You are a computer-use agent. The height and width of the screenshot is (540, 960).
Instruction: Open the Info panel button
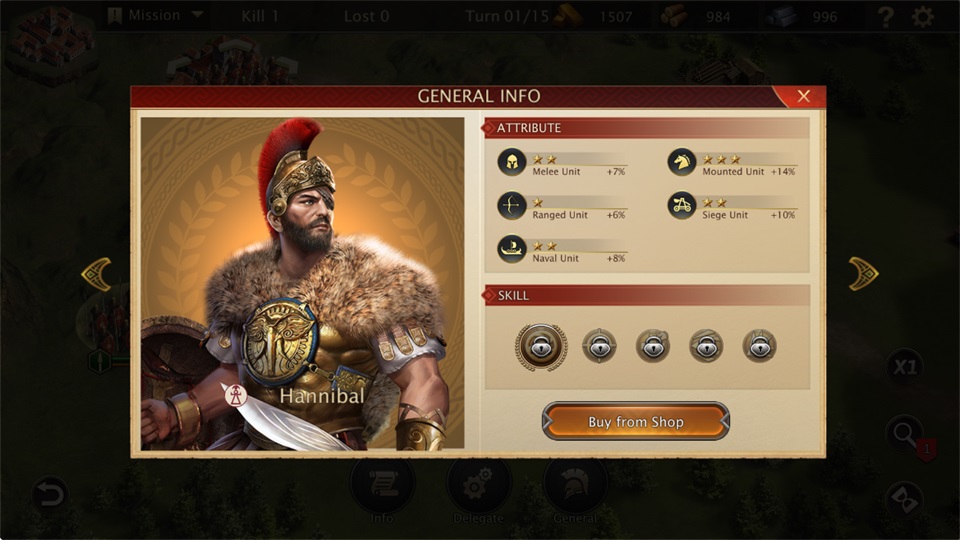pyautogui.click(x=383, y=486)
